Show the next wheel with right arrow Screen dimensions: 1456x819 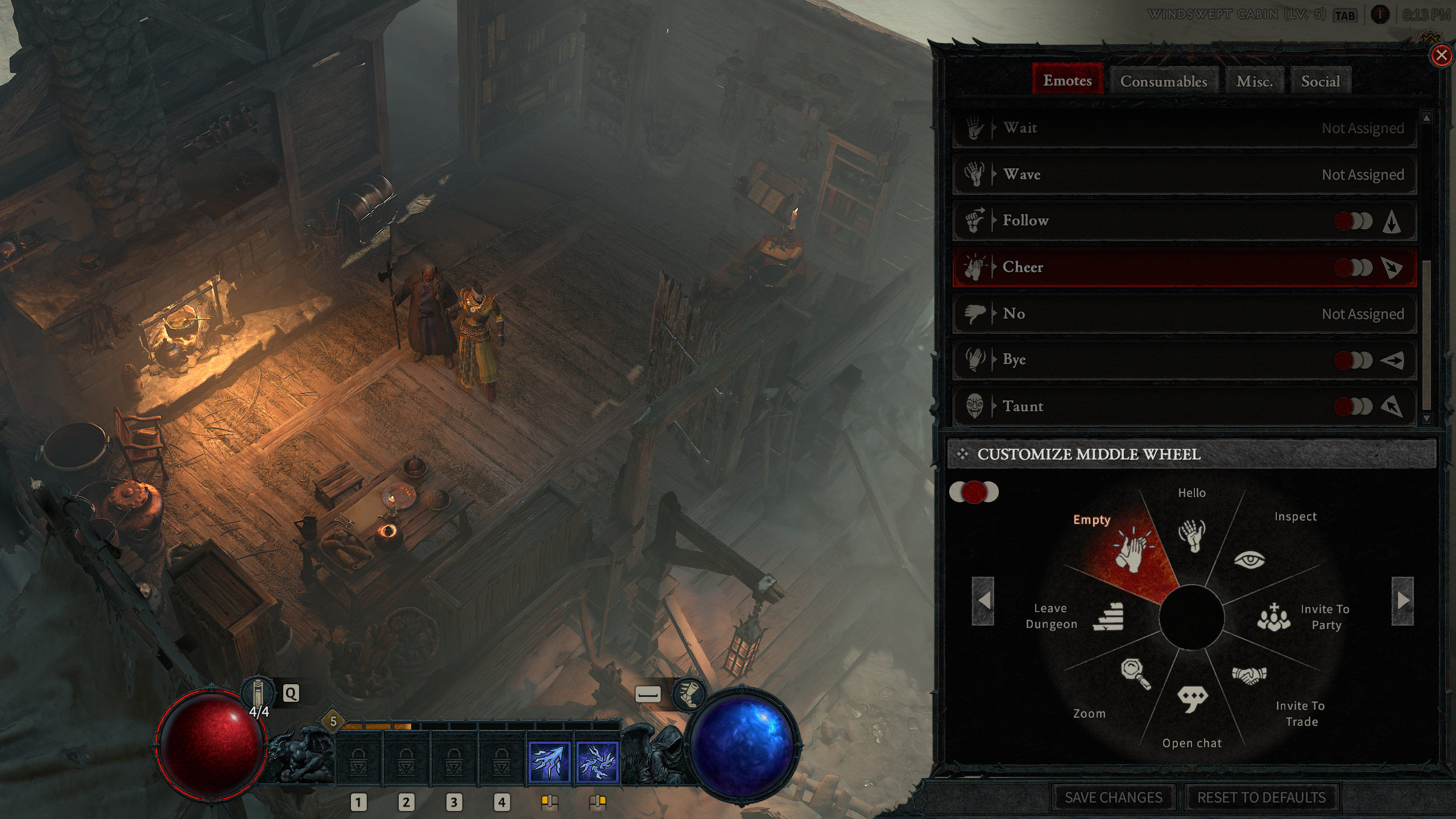[x=1402, y=601]
